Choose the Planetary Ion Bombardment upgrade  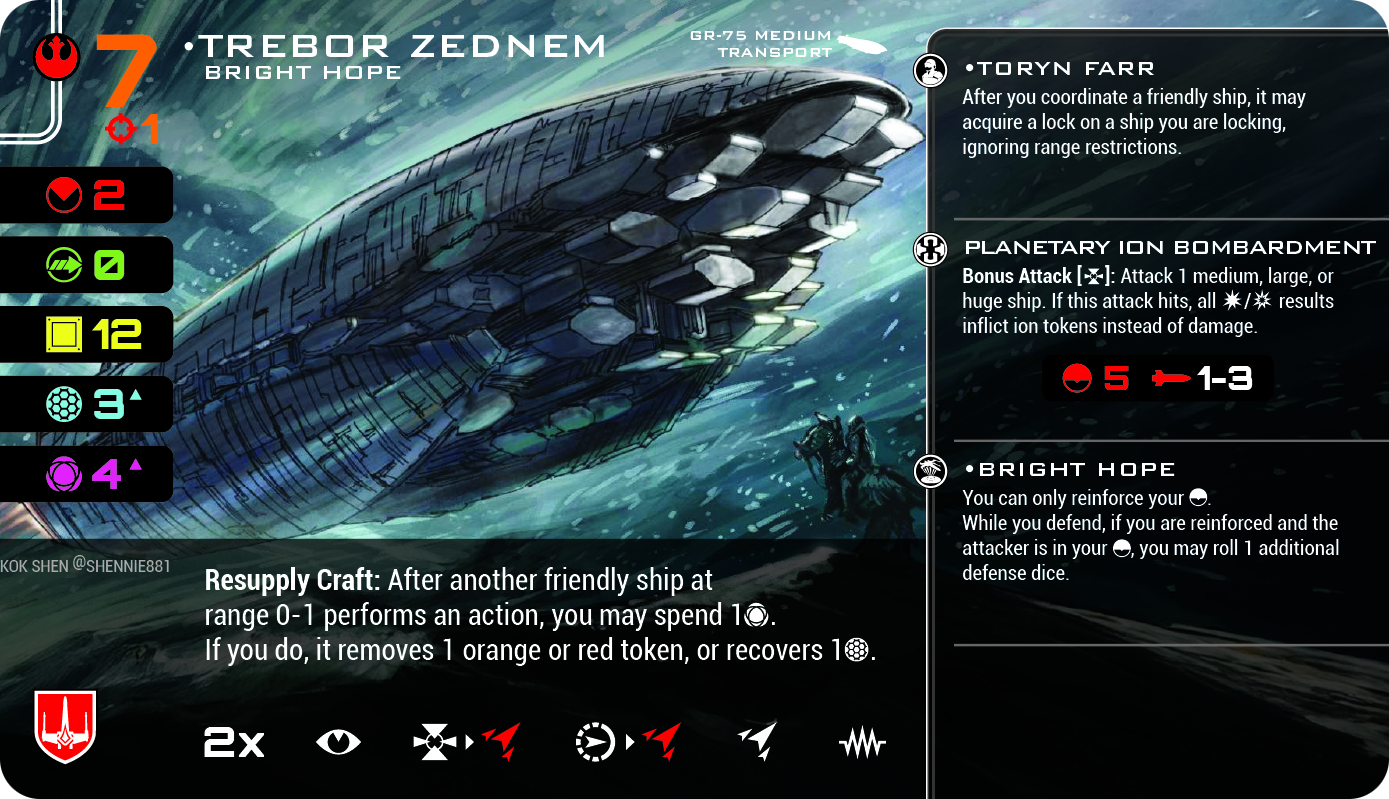pos(1169,247)
